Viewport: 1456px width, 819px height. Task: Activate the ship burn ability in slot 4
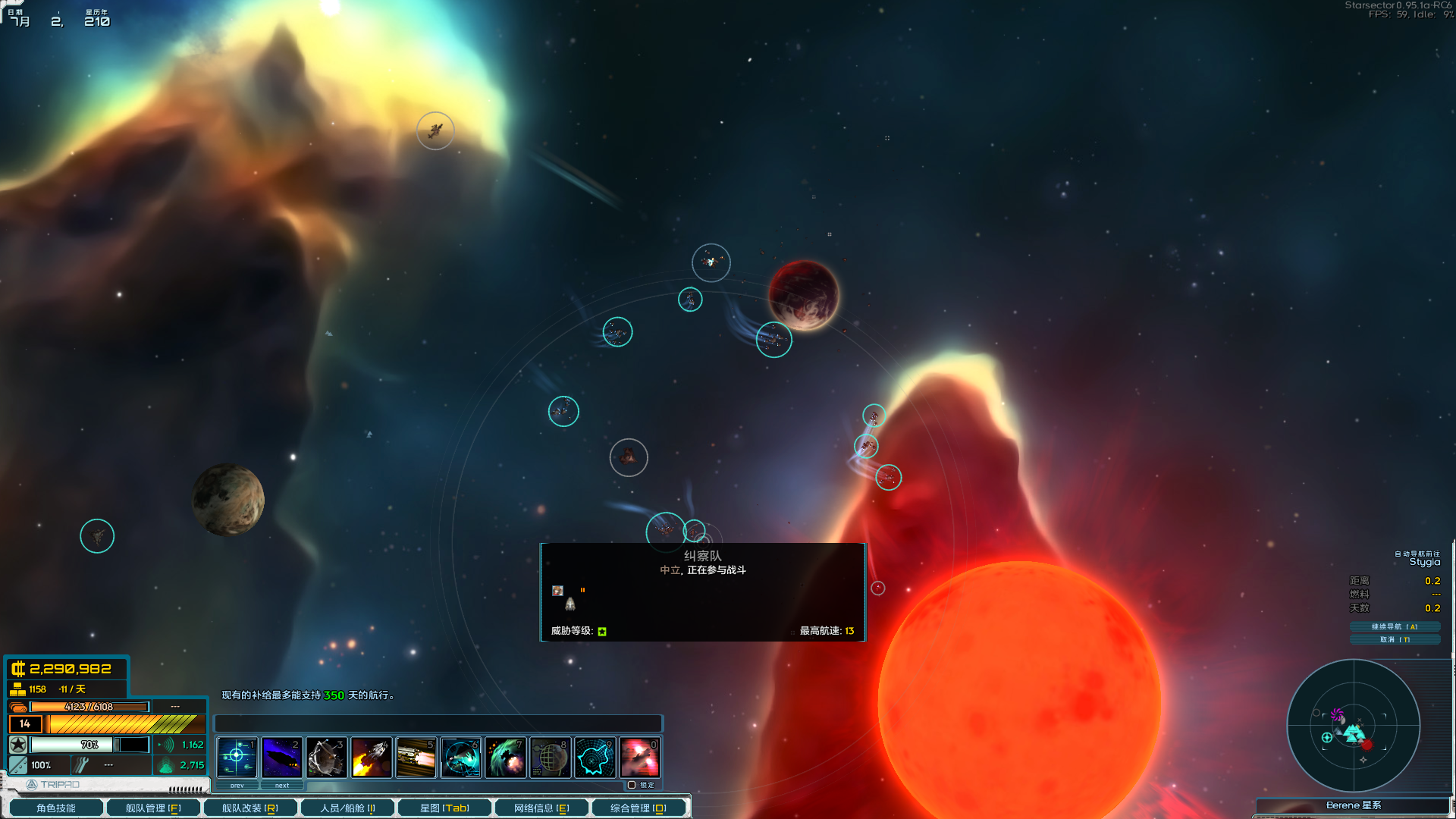point(371,757)
